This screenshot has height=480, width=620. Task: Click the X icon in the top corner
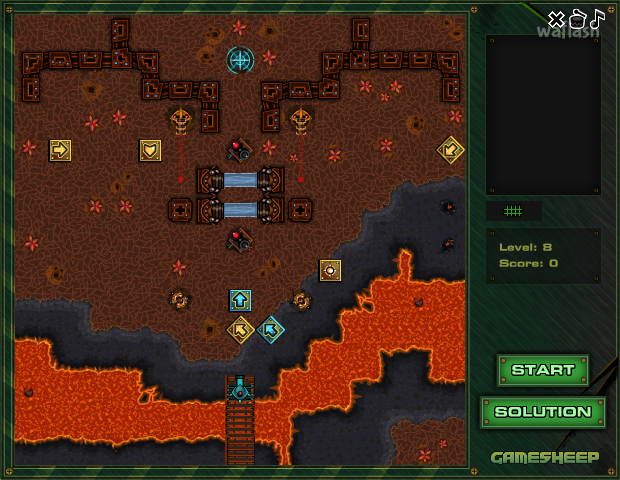pyautogui.click(x=557, y=18)
